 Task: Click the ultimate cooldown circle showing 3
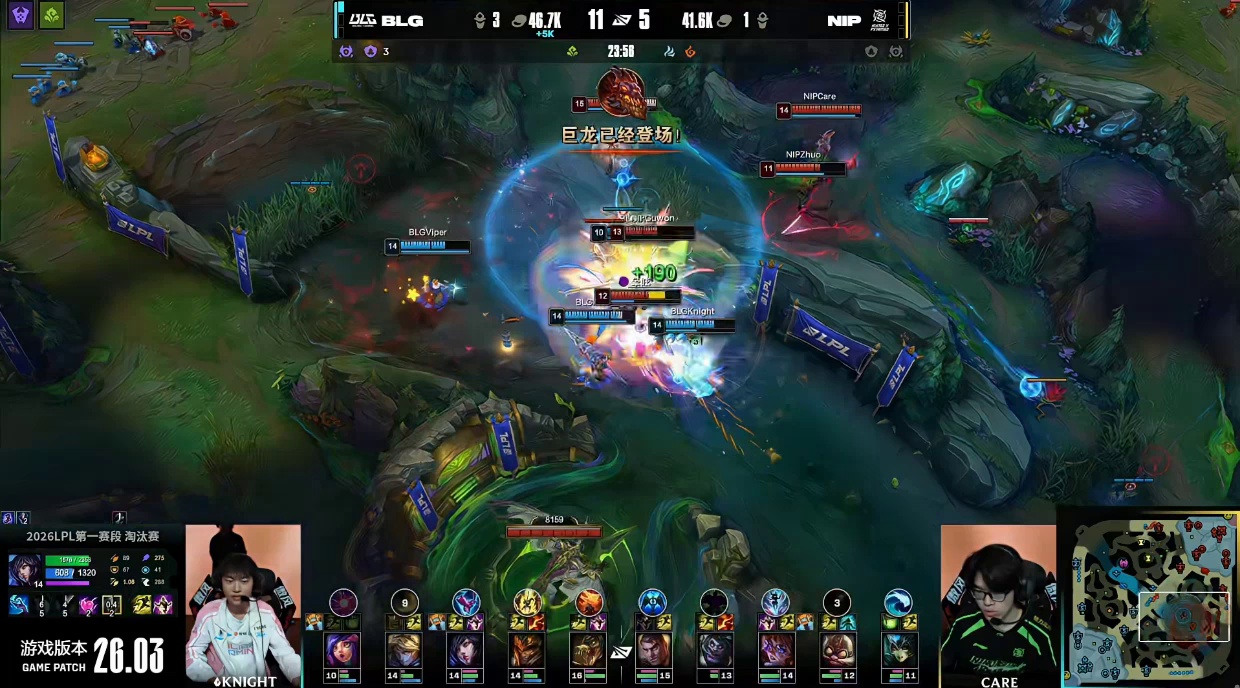836,602
